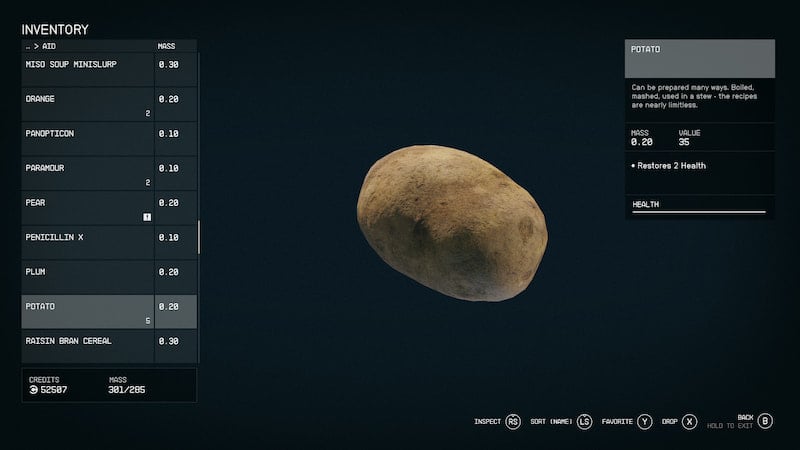
Task: Choose the Orange inventory row
Action: tap(88, 103)
